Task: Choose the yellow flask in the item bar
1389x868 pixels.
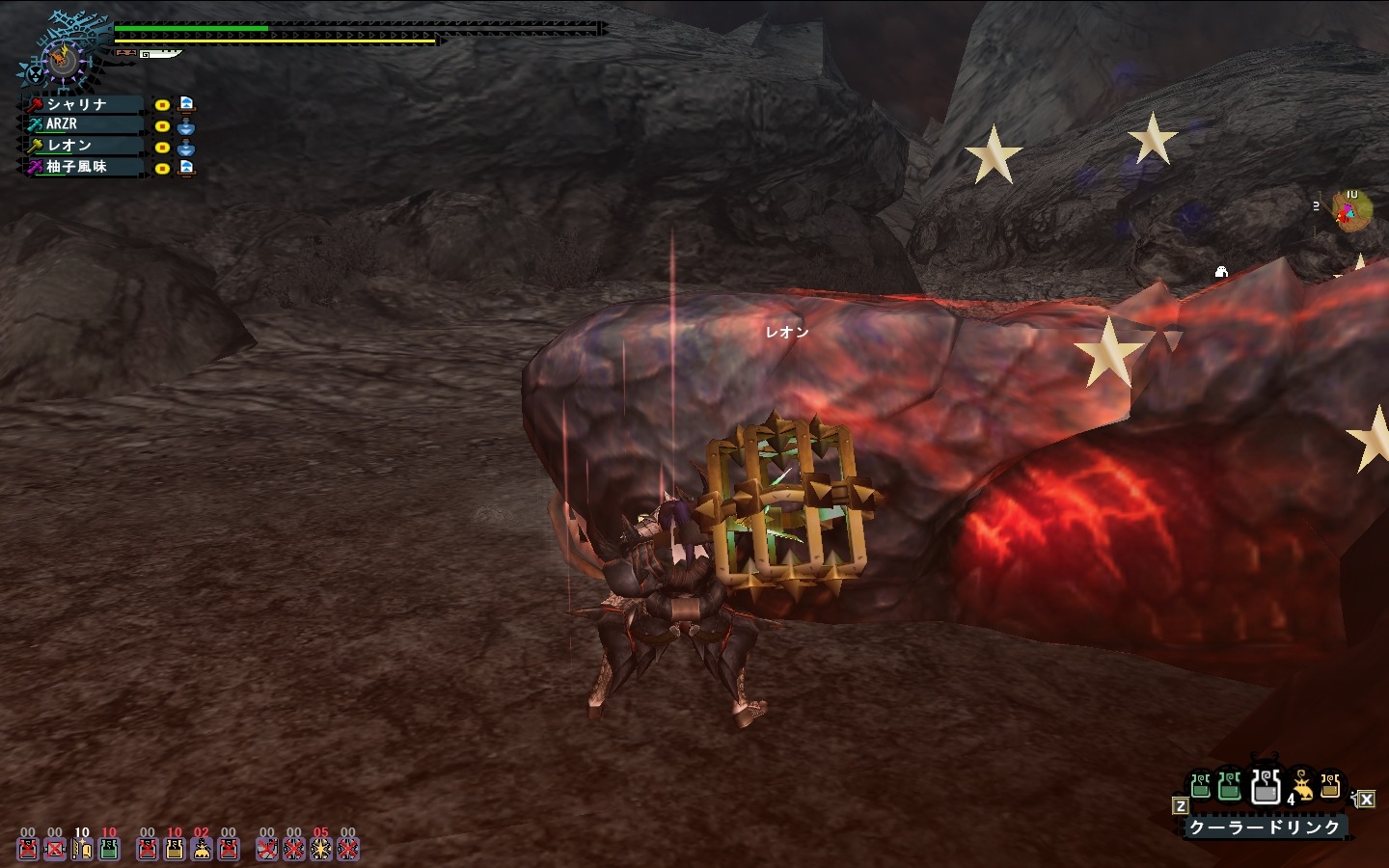Action: point(1330,786)
